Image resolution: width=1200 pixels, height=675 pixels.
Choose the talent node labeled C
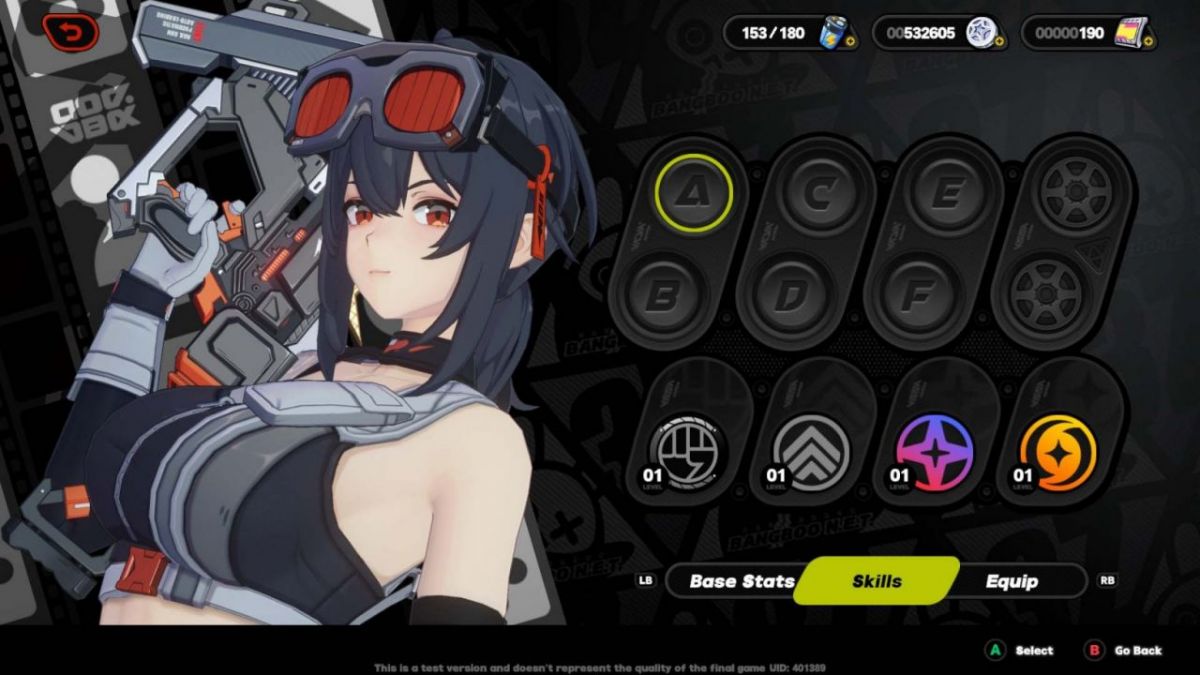(x=819, y=193)
